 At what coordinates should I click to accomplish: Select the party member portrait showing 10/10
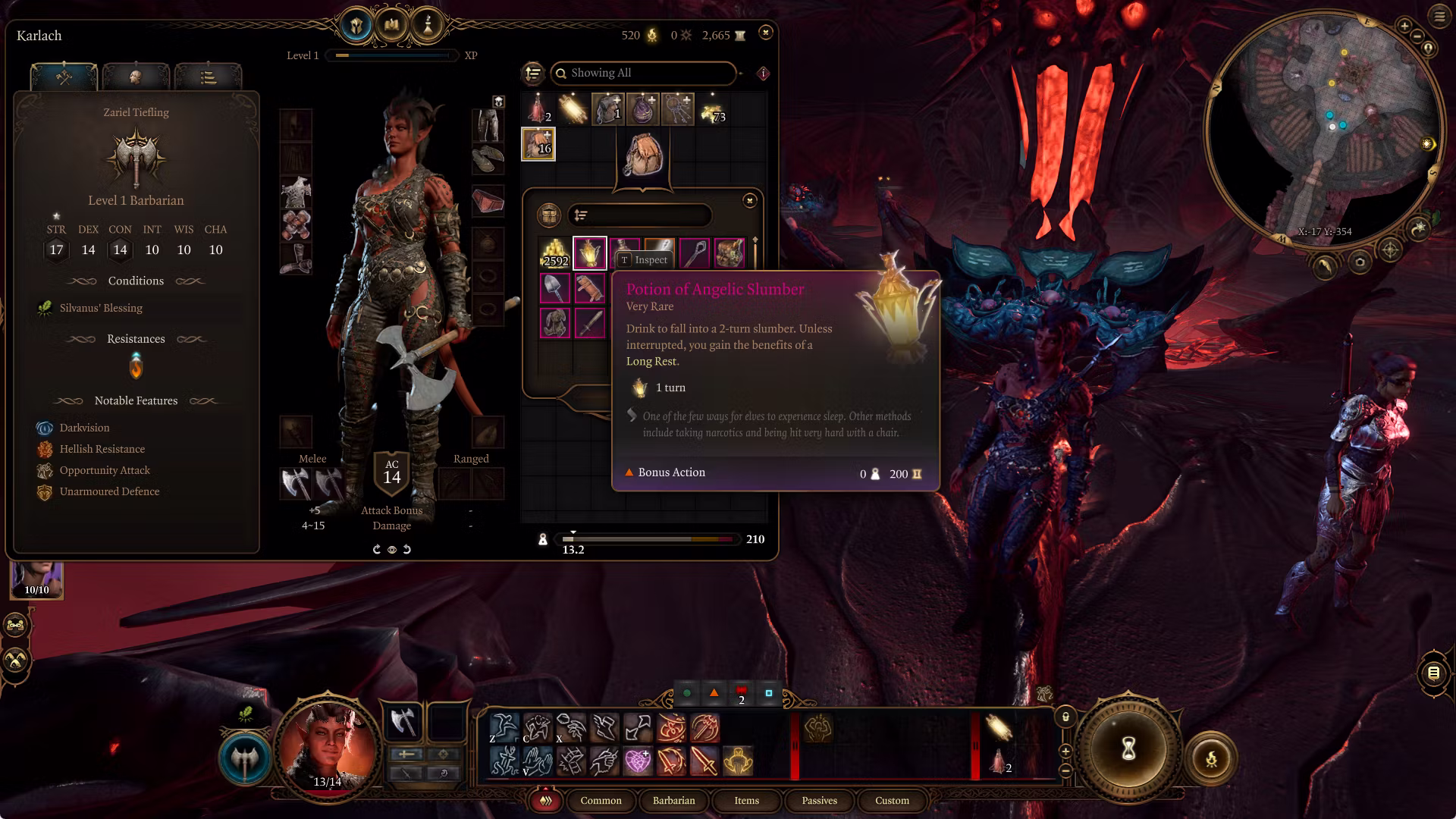coord(36,579)
